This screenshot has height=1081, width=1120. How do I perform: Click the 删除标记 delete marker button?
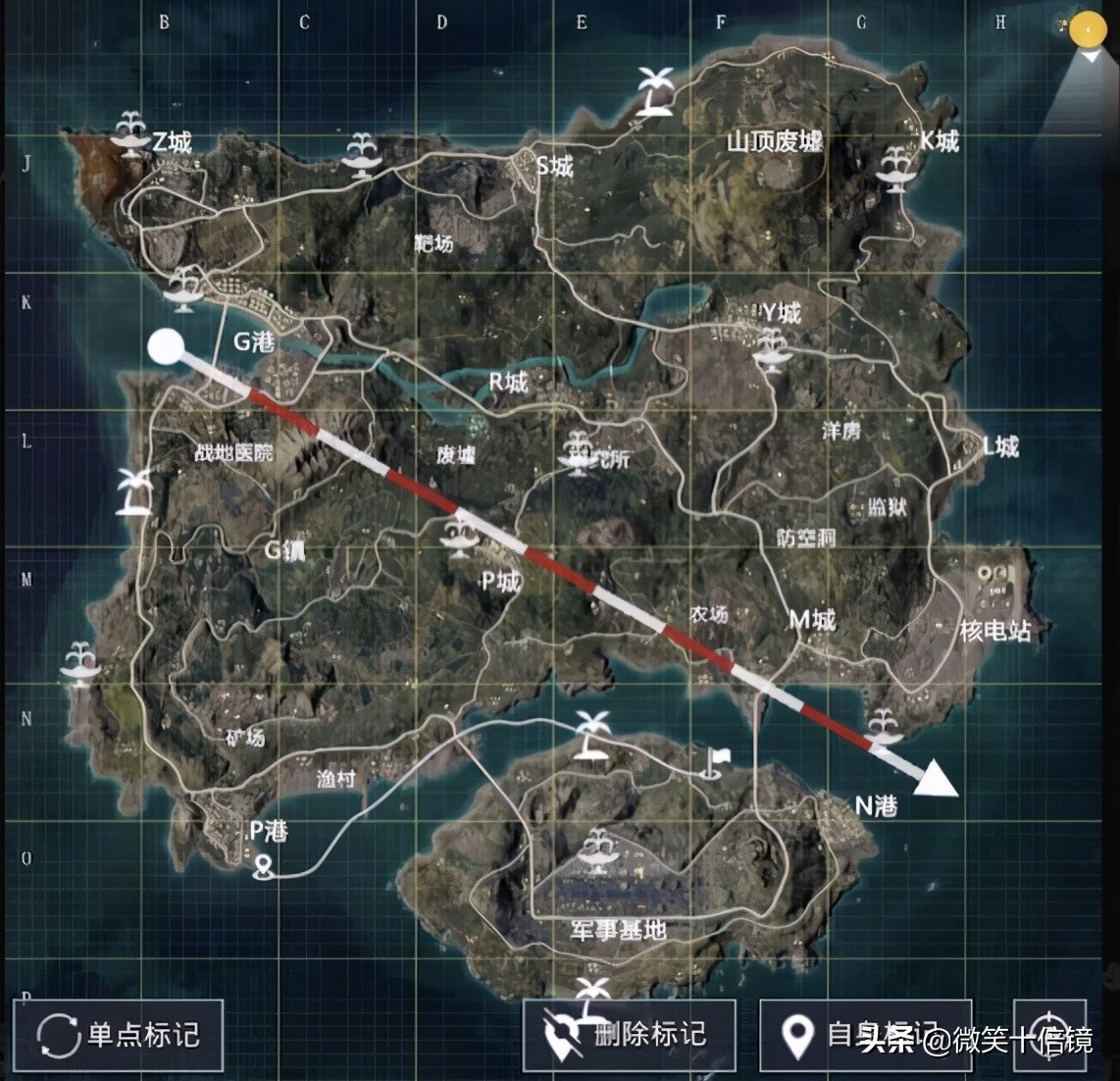pyautogui.click(x=629, y=1035)
